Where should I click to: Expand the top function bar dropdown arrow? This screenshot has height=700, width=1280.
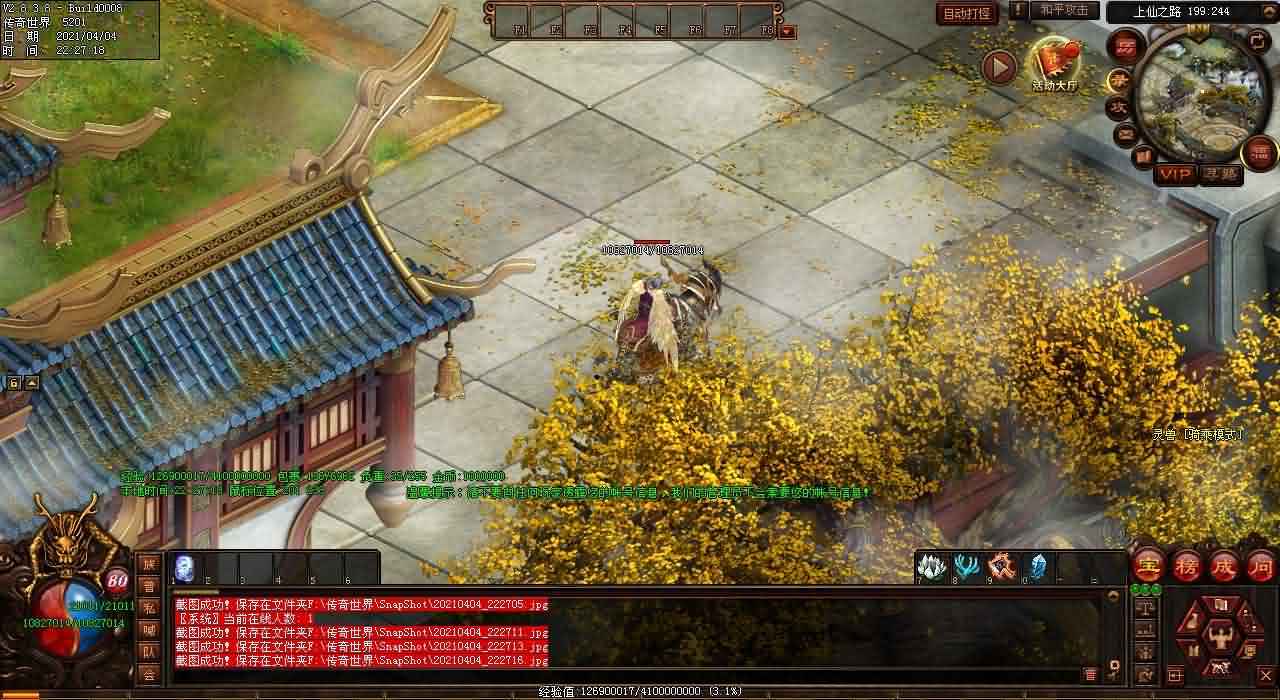(x=788, y=31)
